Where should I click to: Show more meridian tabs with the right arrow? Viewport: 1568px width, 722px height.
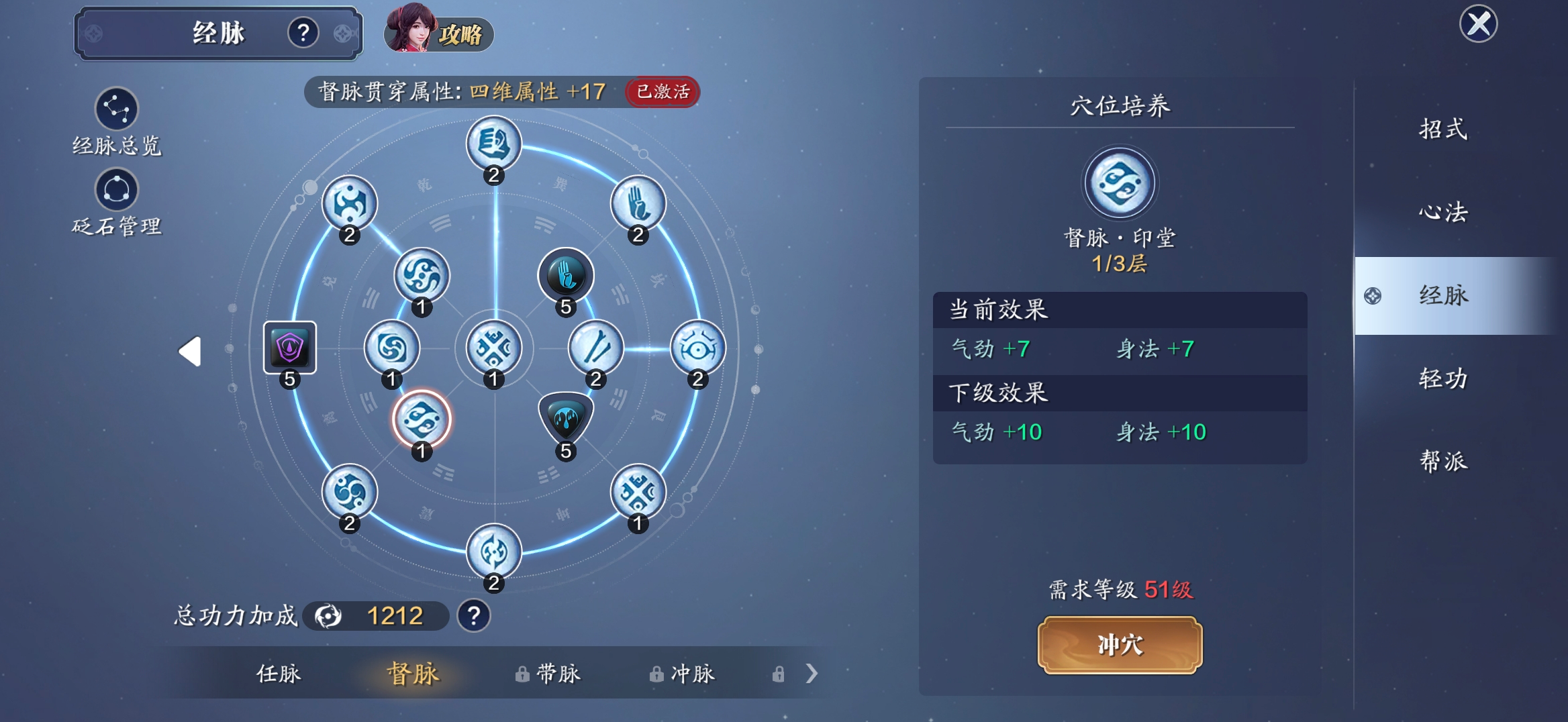[x=812, y=673]
